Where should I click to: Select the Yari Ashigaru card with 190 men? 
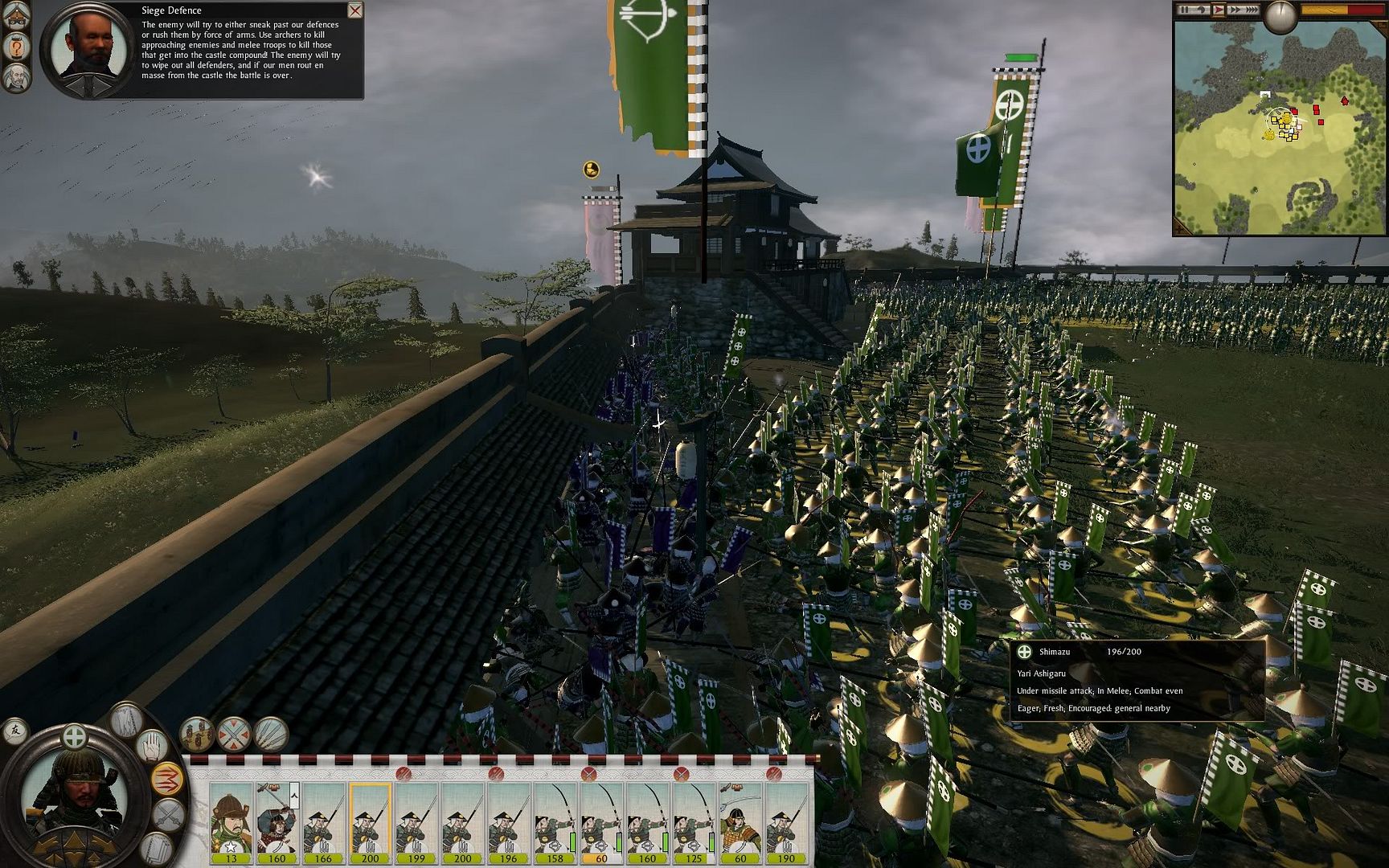tap(786, 821)
